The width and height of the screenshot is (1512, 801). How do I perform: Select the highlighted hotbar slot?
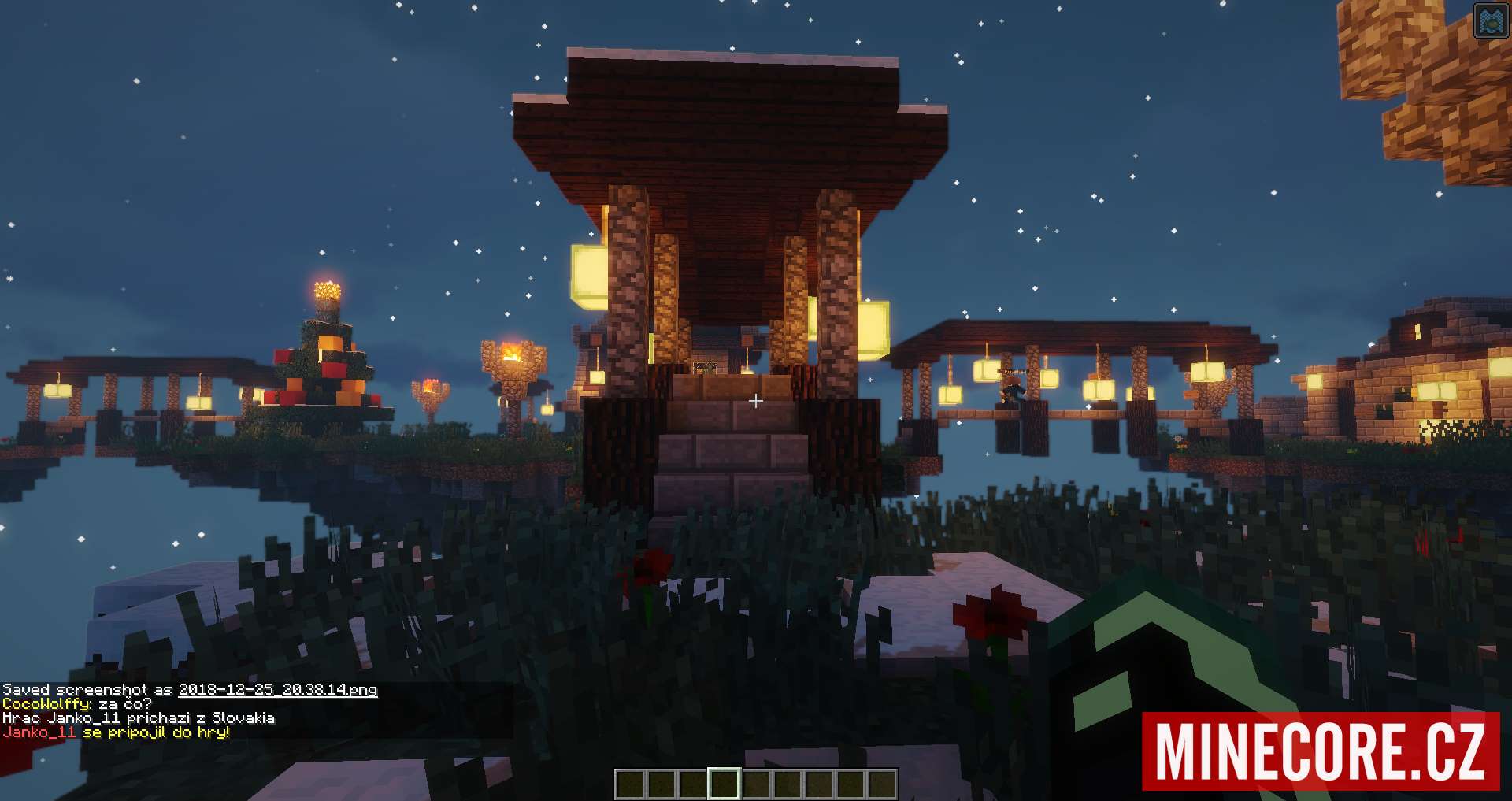tap(724, 784)
